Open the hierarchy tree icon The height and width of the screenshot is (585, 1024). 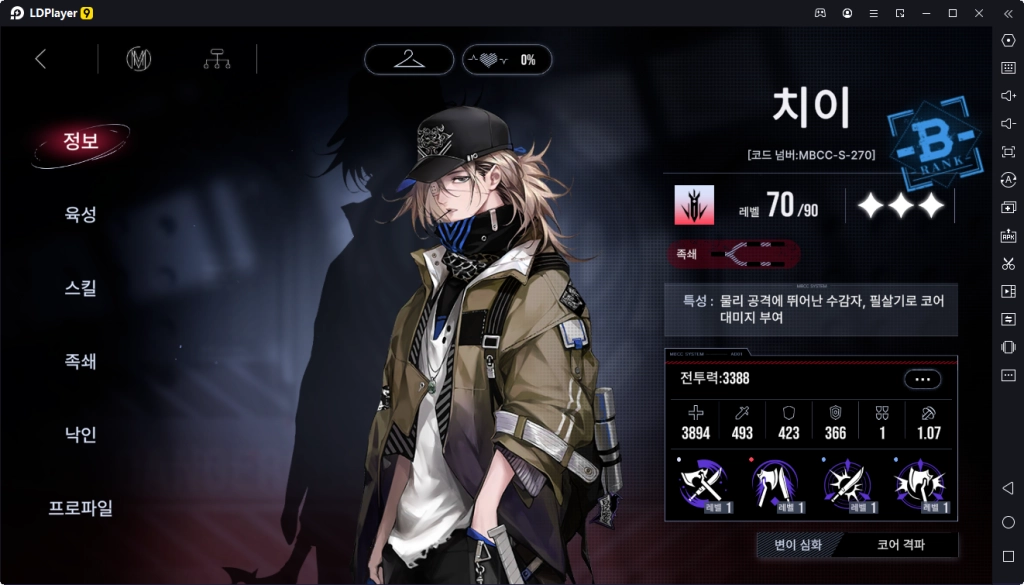tap(216, 59)
